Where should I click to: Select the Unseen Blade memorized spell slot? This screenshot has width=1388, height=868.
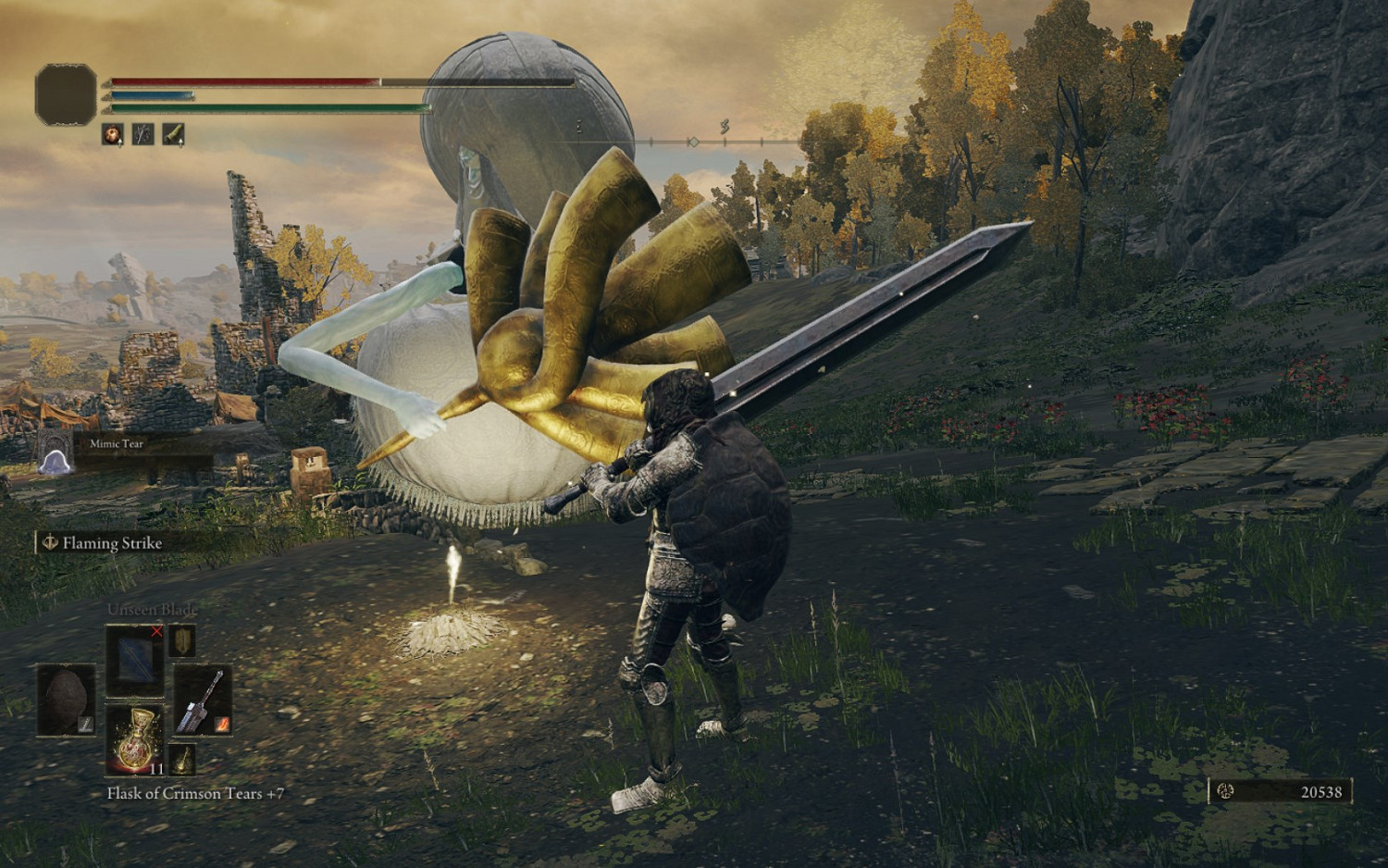134,661
